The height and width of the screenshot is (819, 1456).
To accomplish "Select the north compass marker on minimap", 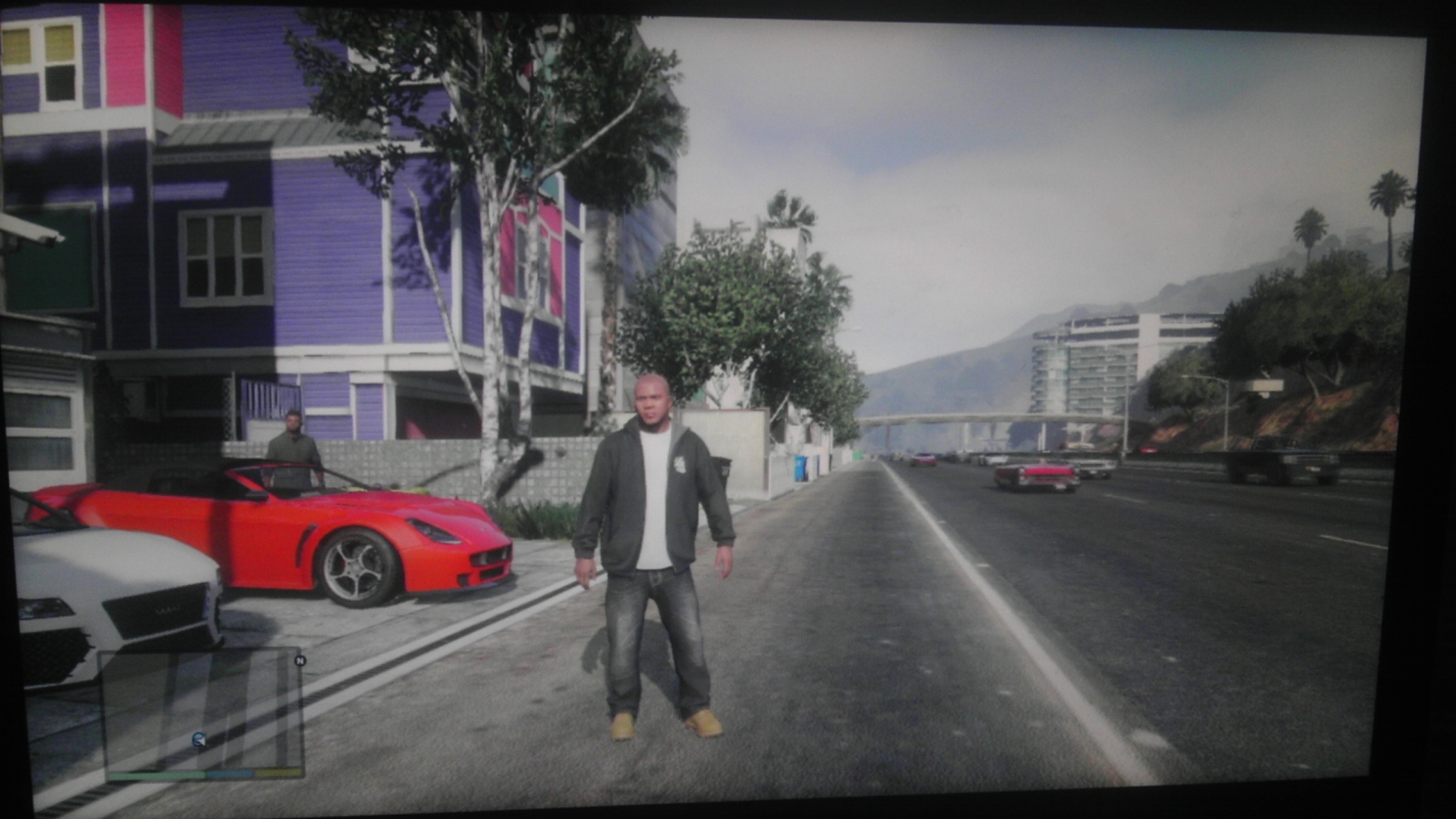I will pyautogui.click(x=300, y=661).
